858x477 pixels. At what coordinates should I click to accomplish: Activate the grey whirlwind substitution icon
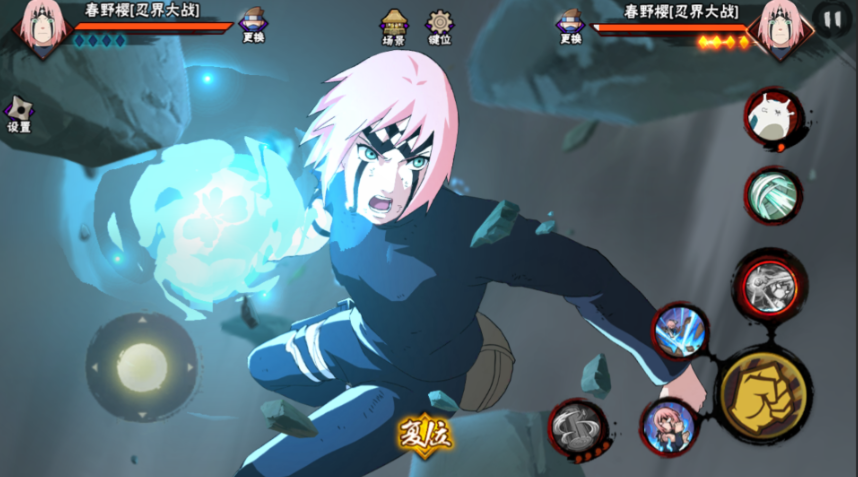click(578, 428)
